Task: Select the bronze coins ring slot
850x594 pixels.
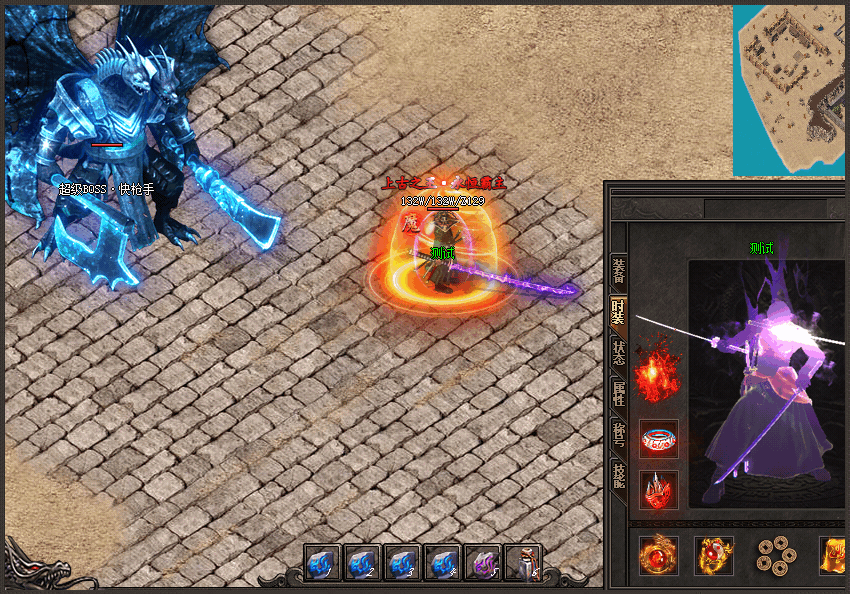Action: click(x=775, y=555)
